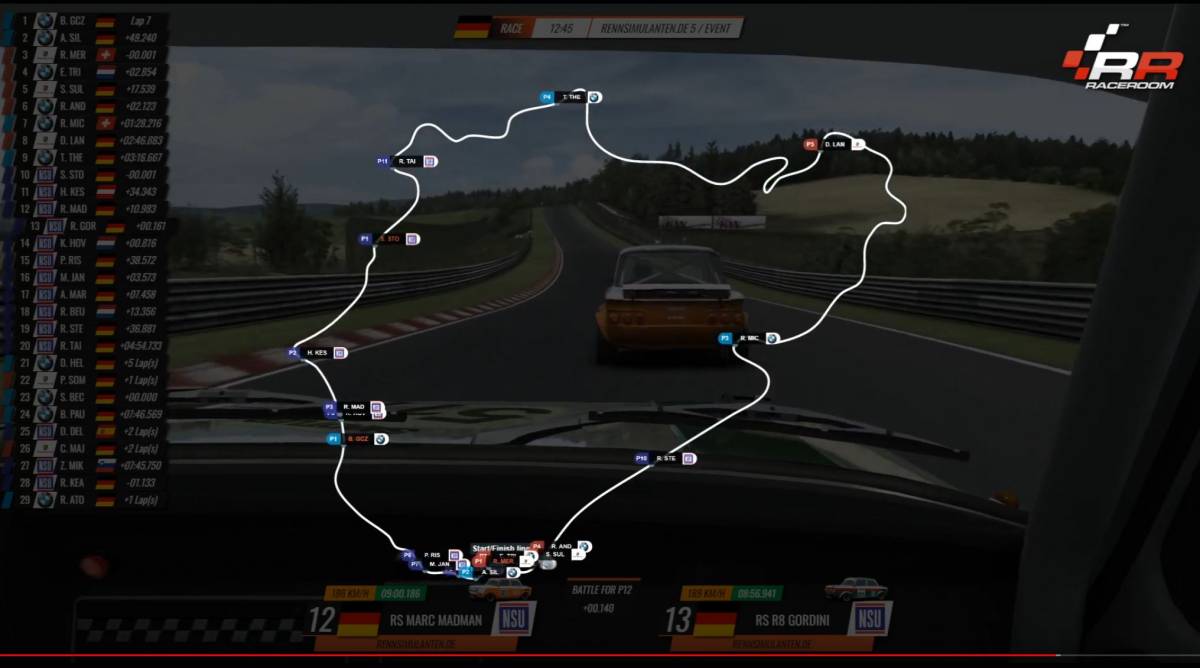This screenshot has height=668, width=1200.
Task: Select B. GCZ's marker on the track map
Action: pyautogui.click(x=357, y=439)
